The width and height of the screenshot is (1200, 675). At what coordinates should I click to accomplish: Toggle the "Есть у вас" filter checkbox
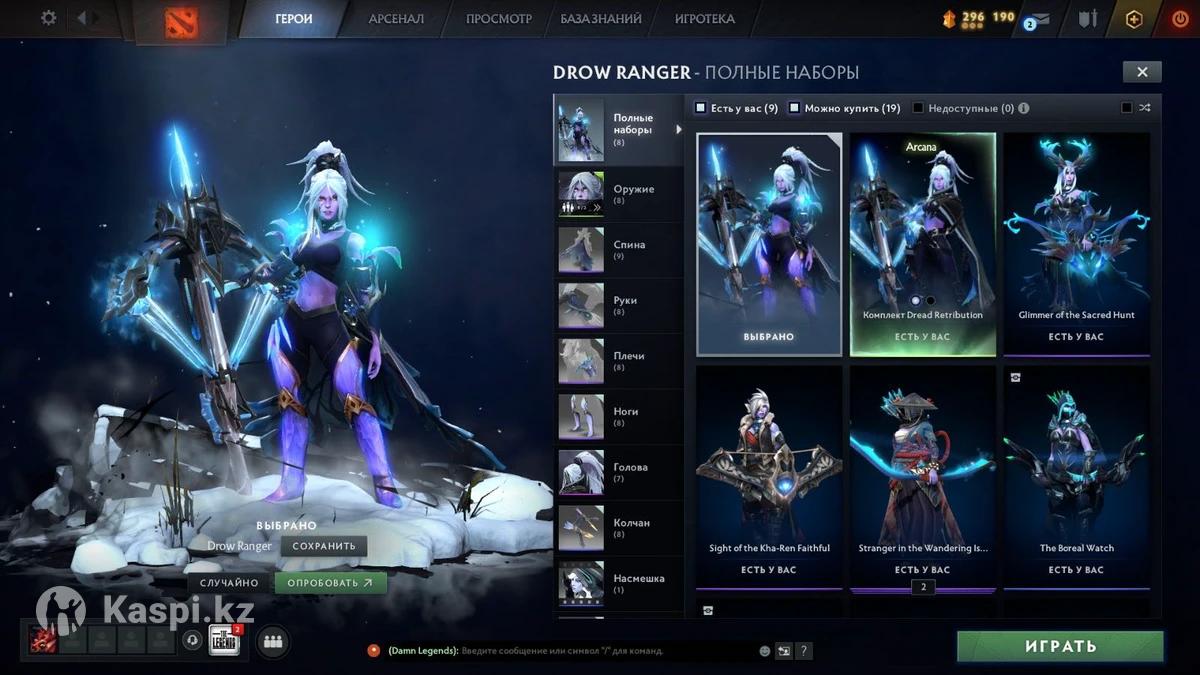click(x=701, y=108)
